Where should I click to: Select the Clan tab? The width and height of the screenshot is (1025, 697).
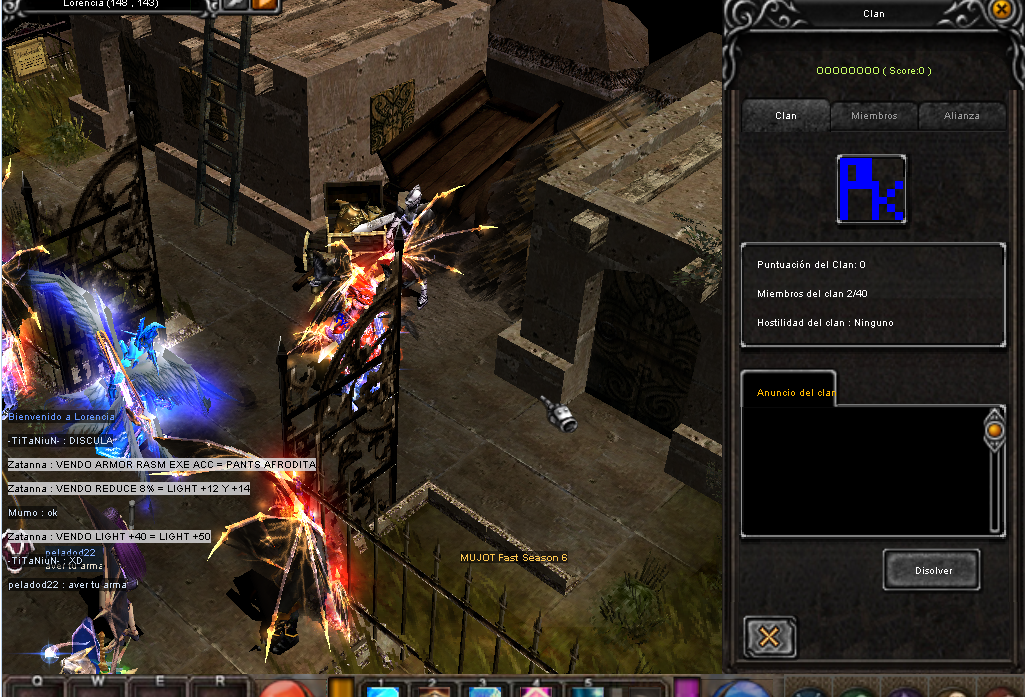point(786,116)
